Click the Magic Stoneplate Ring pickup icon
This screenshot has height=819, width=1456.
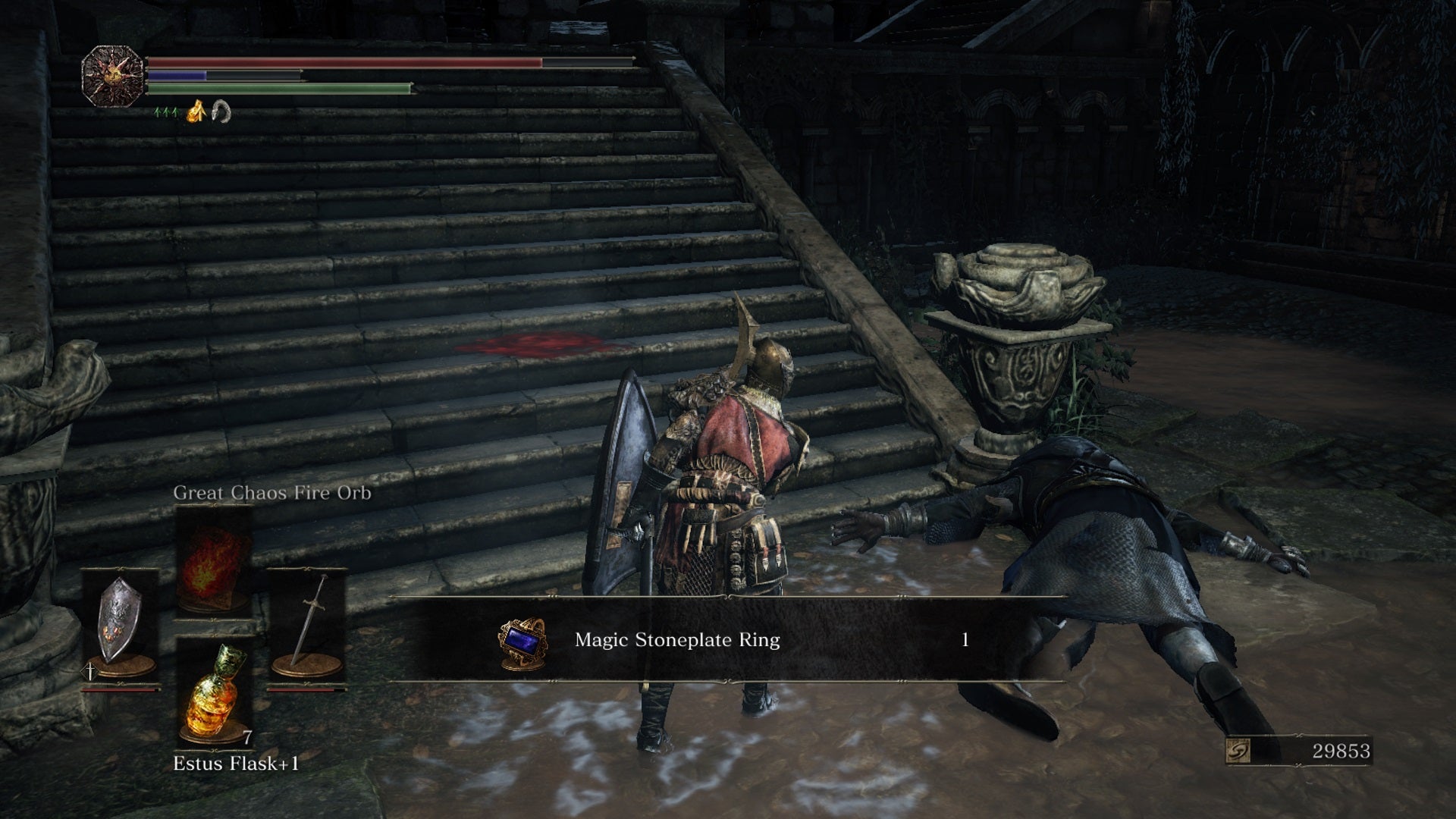(522, 641)
